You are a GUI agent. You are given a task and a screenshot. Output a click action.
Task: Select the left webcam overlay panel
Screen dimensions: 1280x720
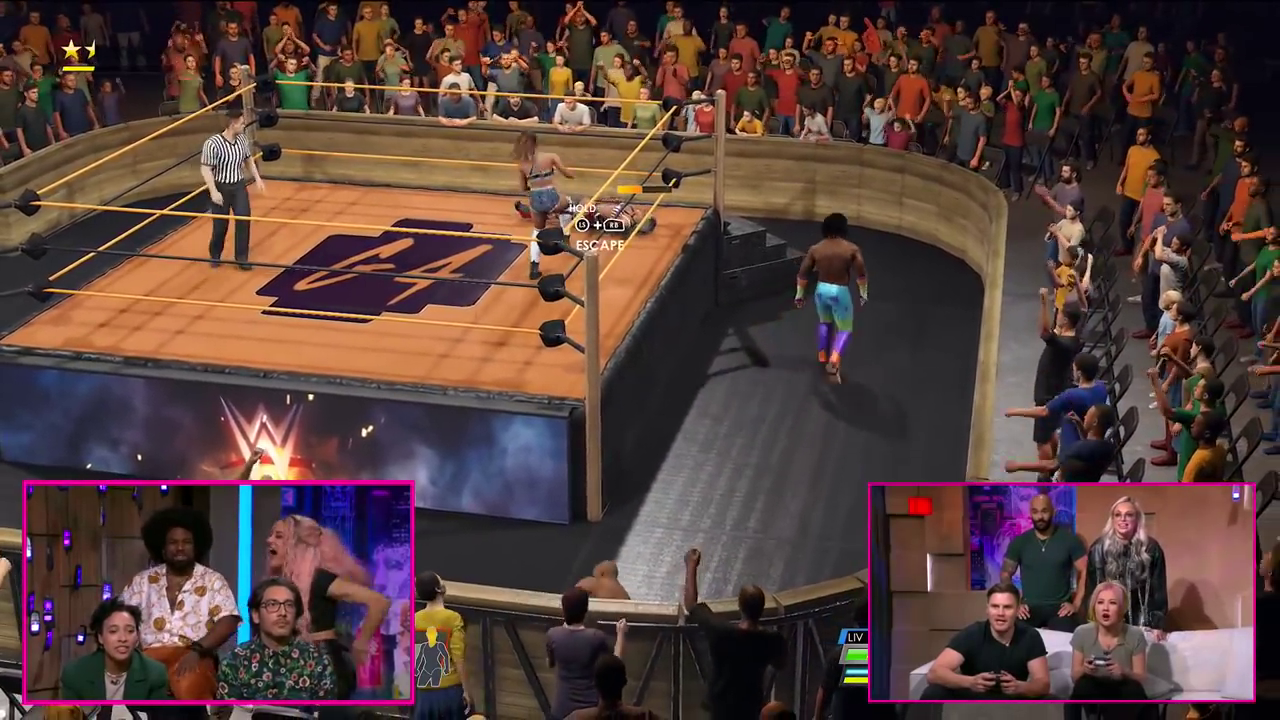pos(218,591)
